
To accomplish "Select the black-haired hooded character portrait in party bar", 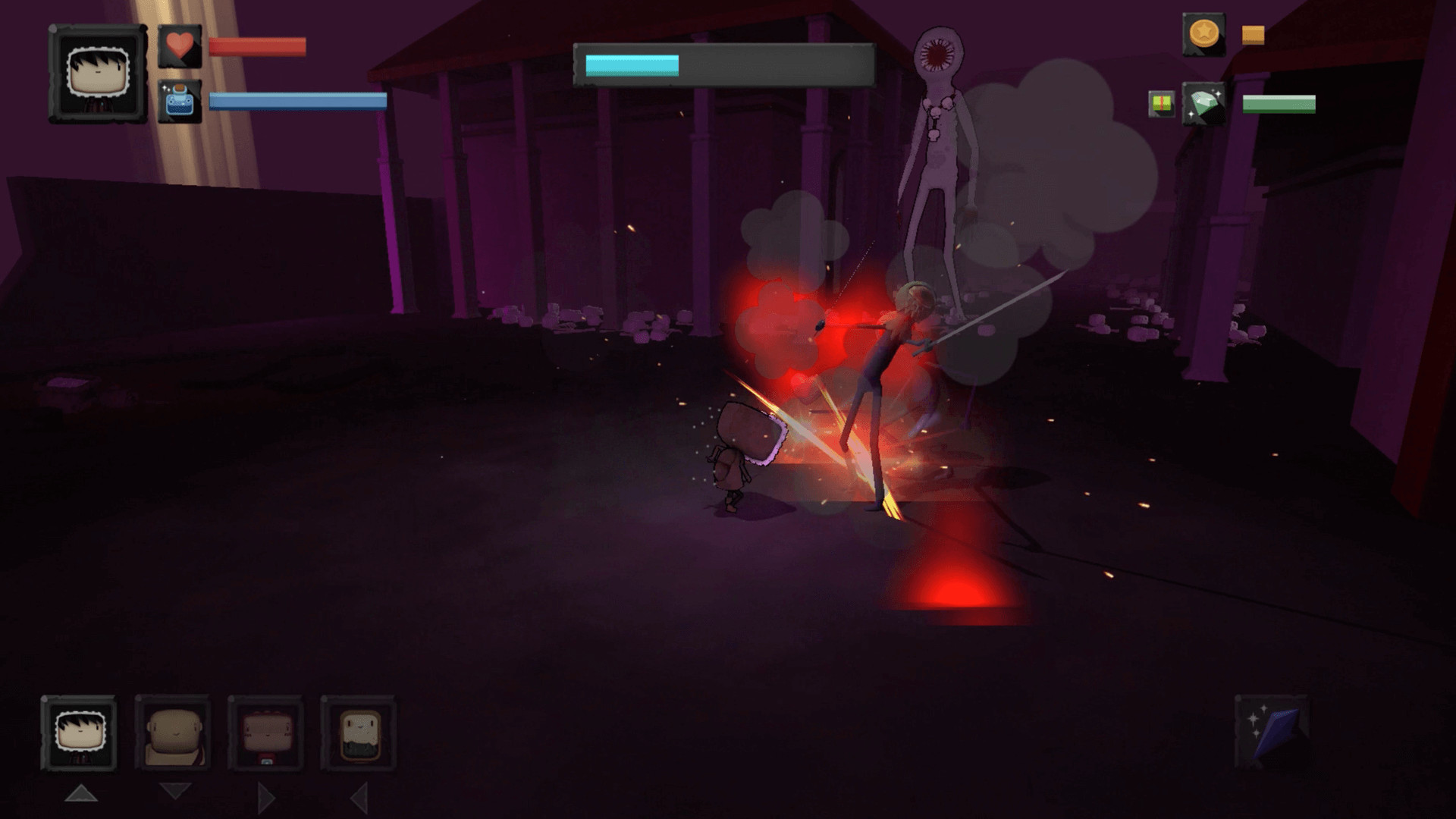I will point(79,733).
